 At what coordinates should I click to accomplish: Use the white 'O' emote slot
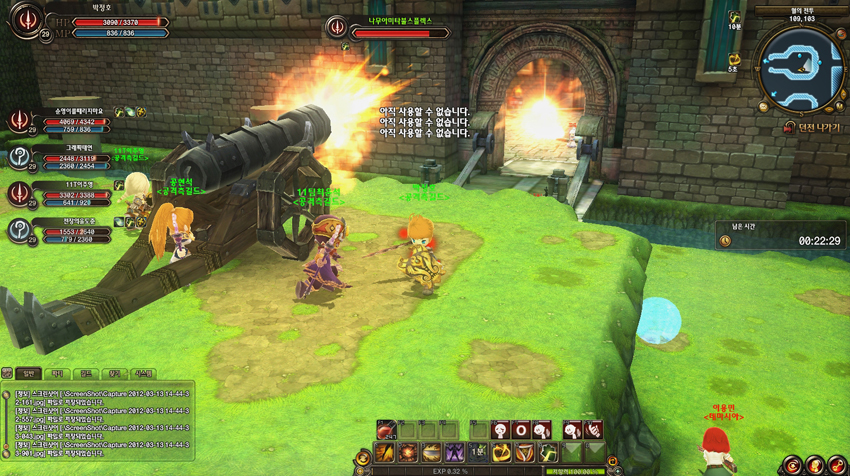click(521, 430)
